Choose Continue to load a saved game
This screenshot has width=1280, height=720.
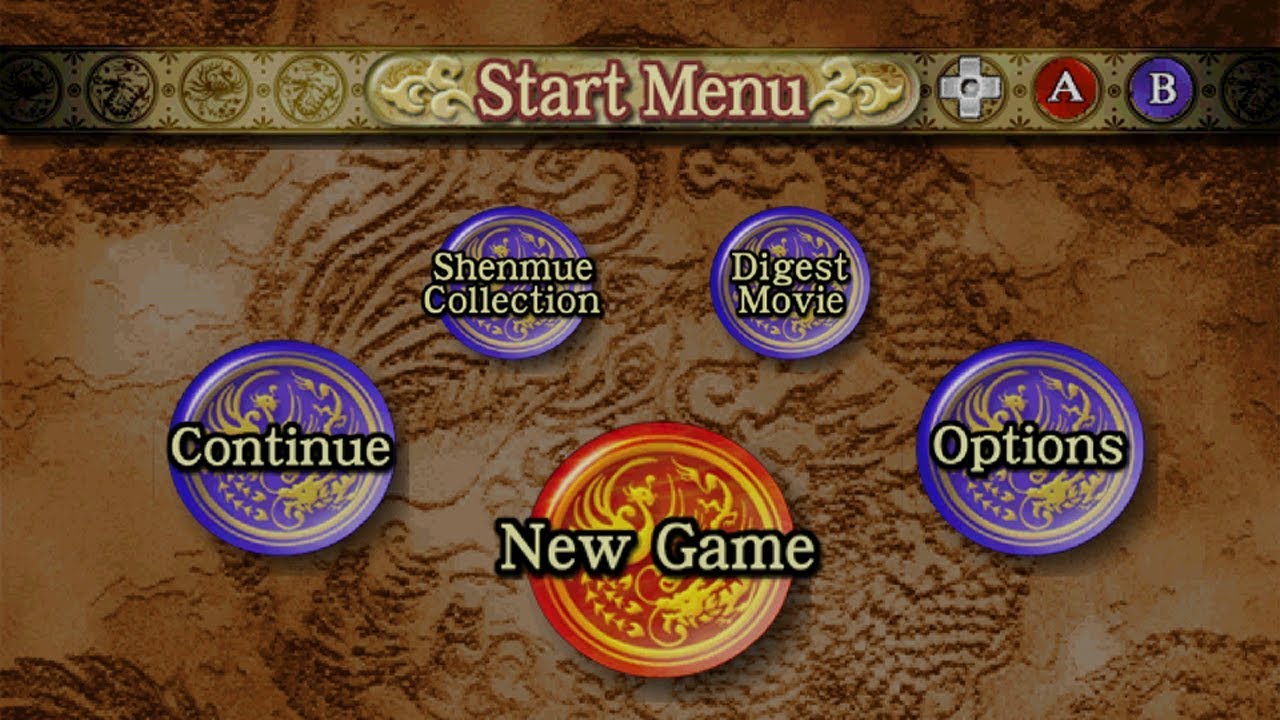tap(283, 448)
